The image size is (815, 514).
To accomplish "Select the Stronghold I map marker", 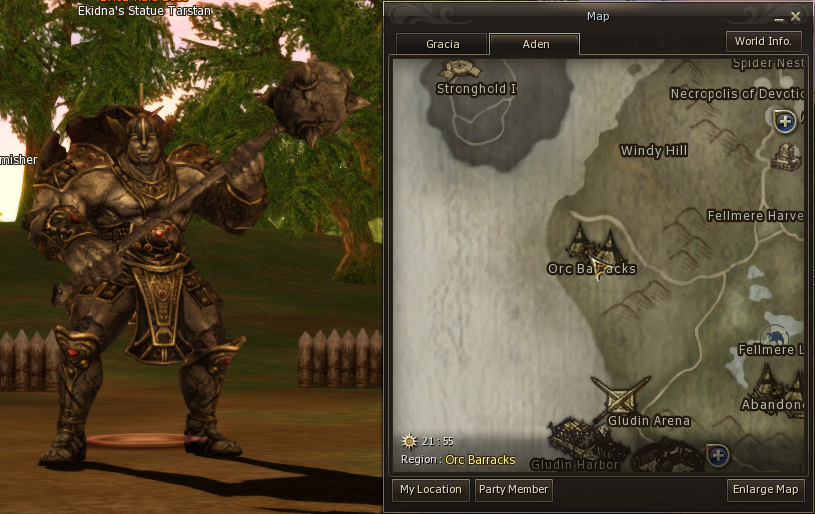I will pyautogui.click(x=461, y=69).
